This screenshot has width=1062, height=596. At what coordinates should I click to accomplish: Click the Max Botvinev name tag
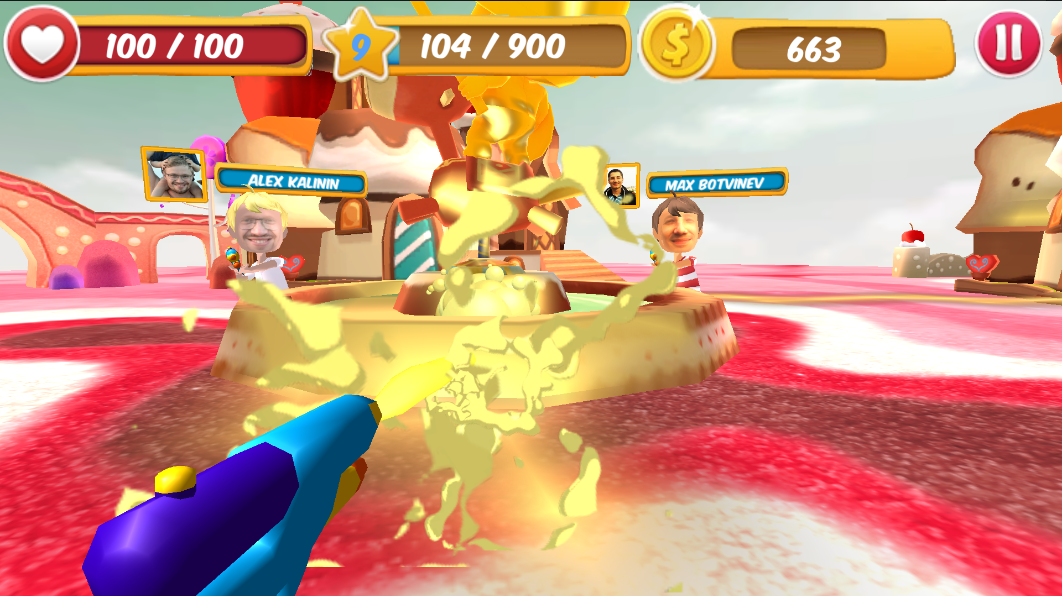coord(717,184)
